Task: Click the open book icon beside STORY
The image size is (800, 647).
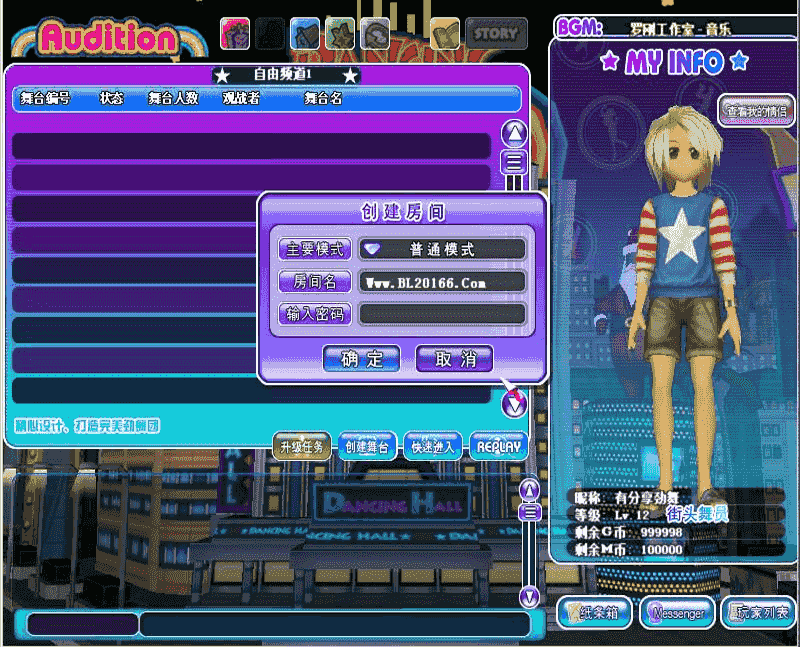Action: pos(445,34)
